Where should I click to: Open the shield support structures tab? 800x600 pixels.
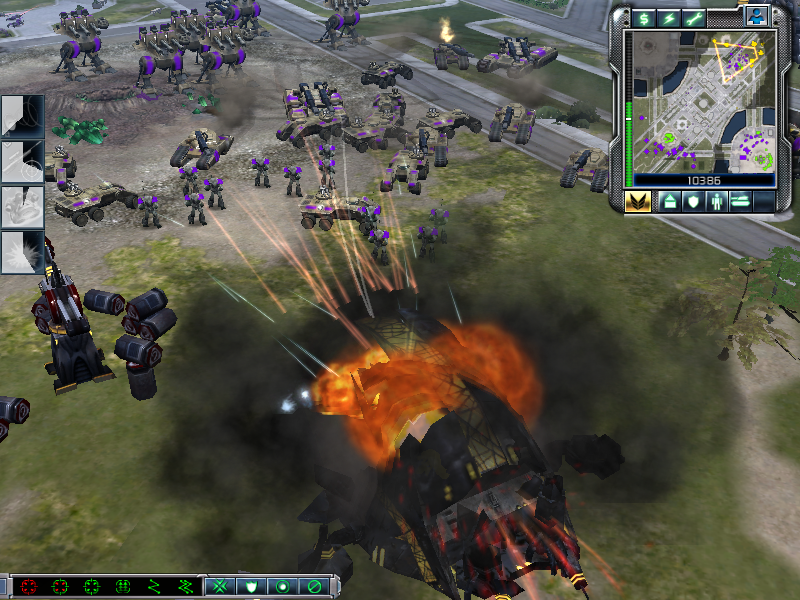pyautogui.click(x=692, y=201)
